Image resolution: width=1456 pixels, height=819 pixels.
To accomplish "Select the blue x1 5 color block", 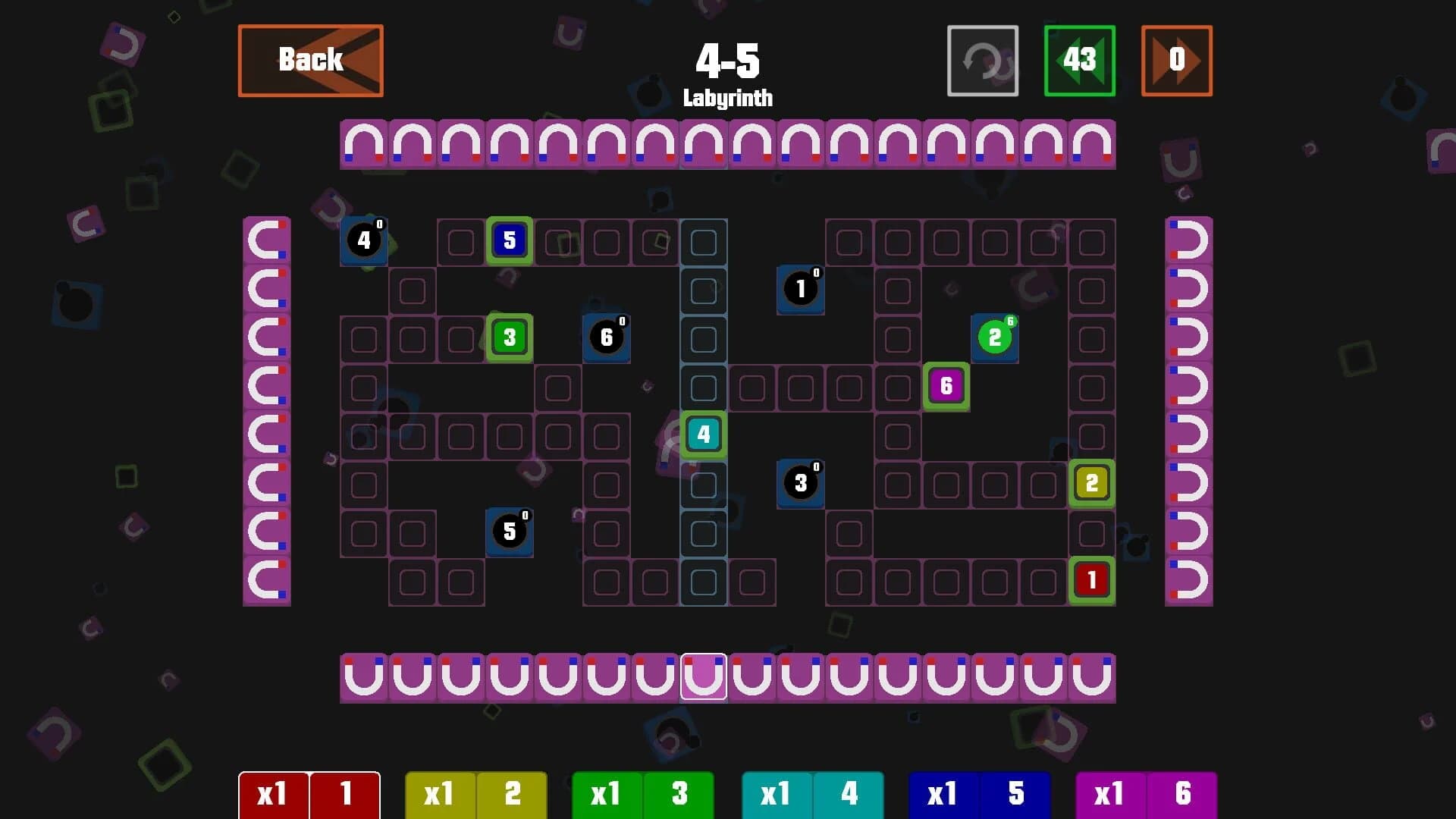I will pyautogui.click(x=979, y=795).
